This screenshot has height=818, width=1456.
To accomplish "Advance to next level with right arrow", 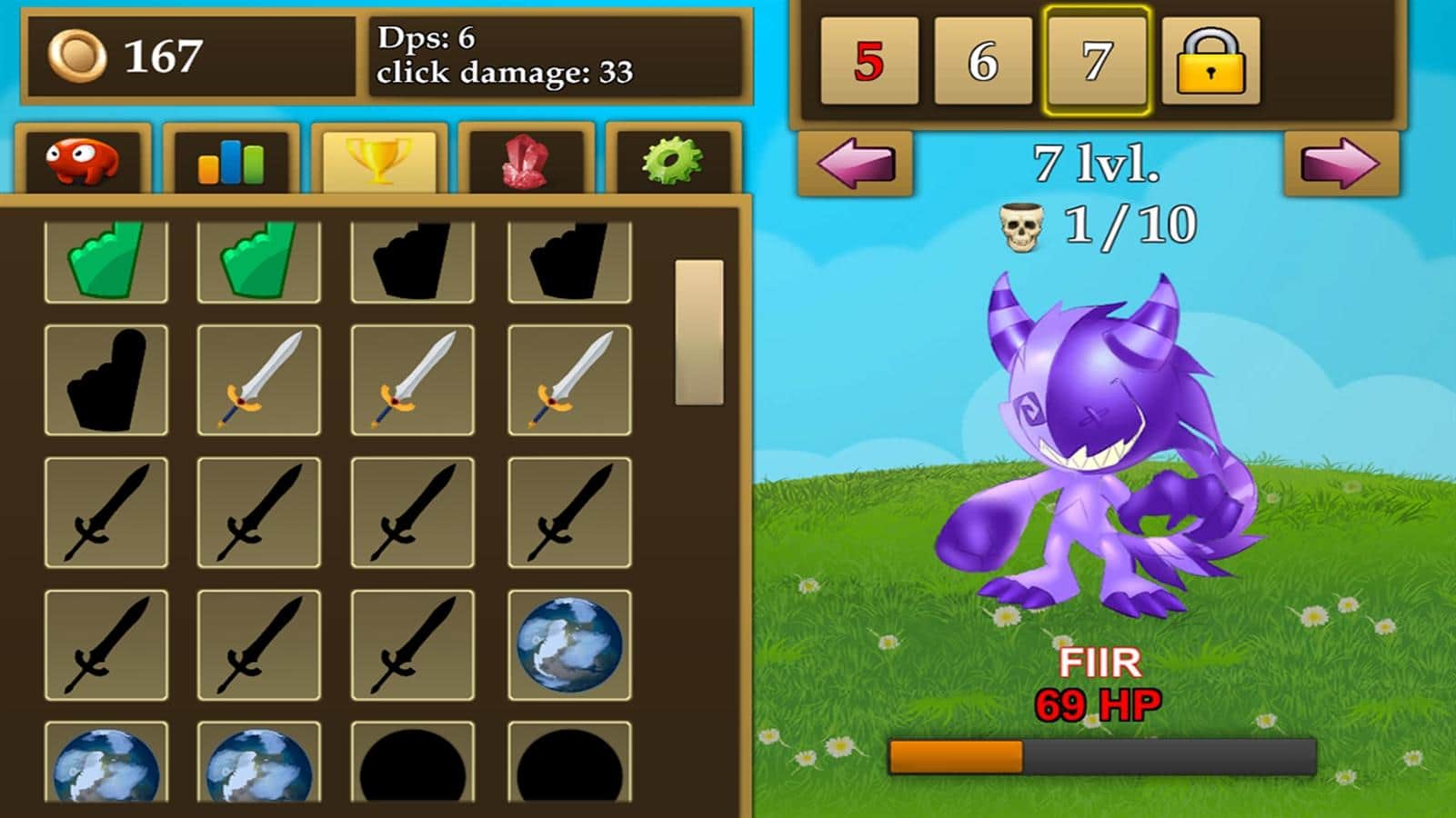I will (x=1341, y=164).
